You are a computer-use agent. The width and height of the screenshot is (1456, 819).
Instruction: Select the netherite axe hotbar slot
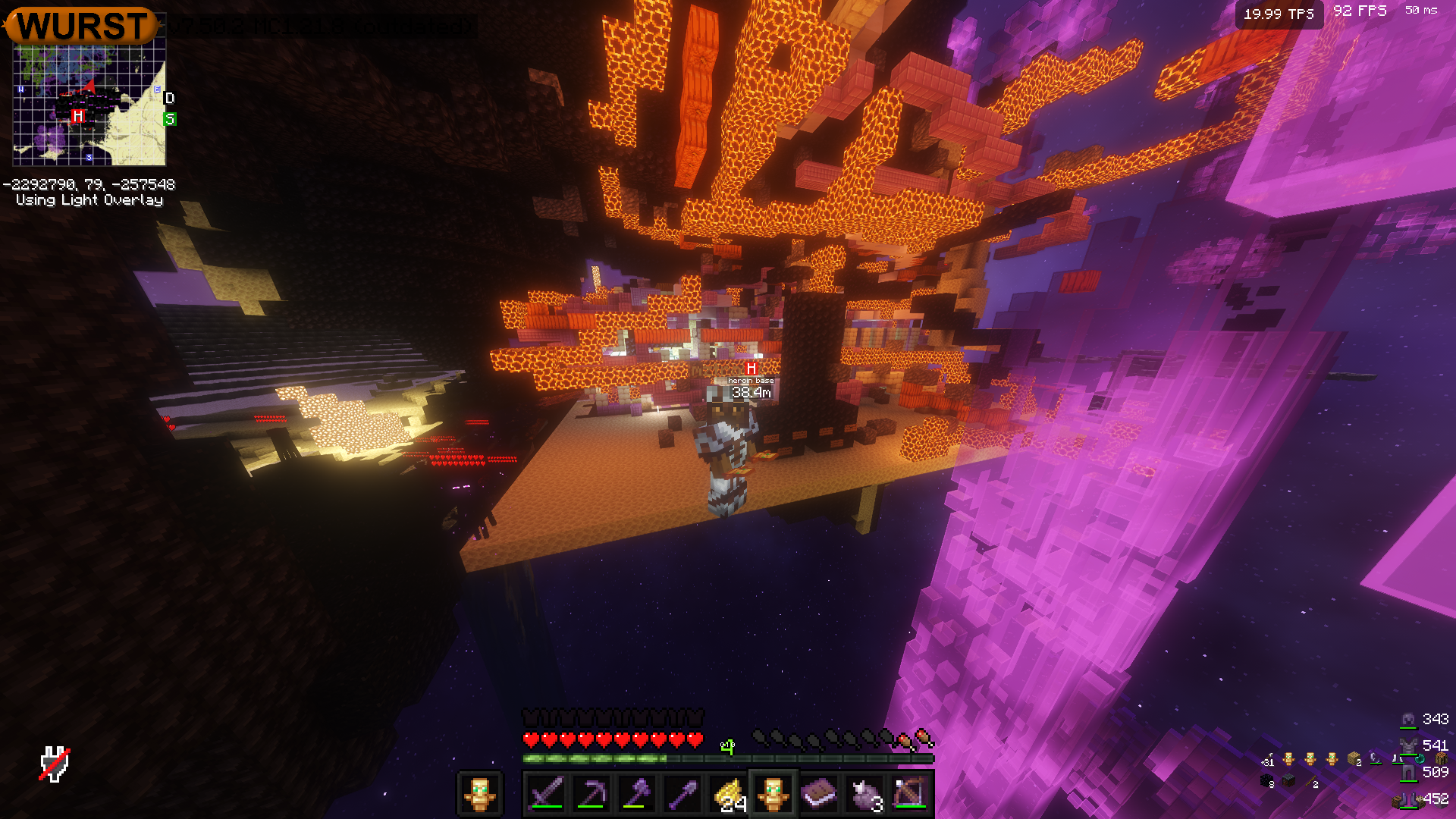pyautogui.click(x=637, y=794)
